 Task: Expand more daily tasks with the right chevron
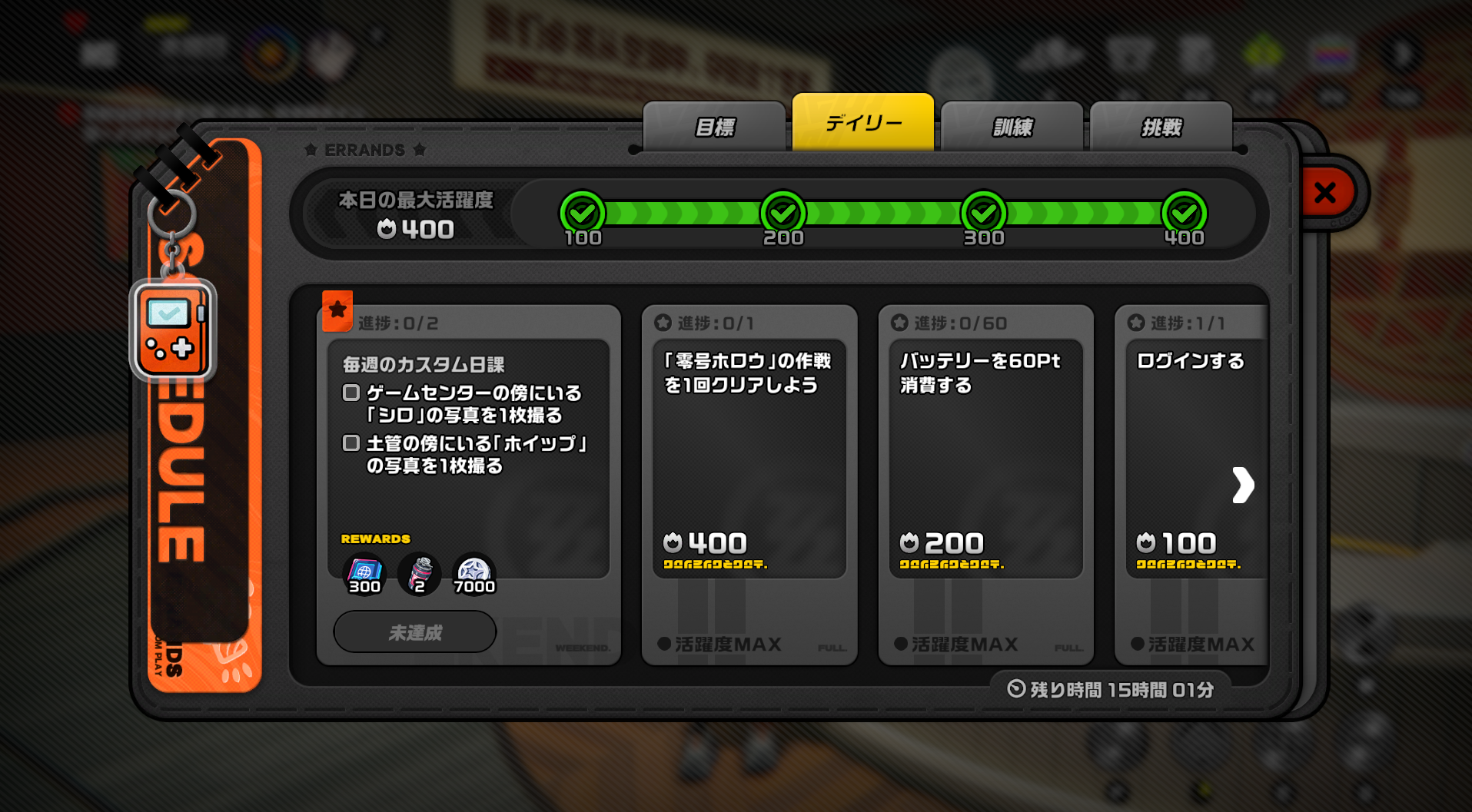(x=1243, y=485)
